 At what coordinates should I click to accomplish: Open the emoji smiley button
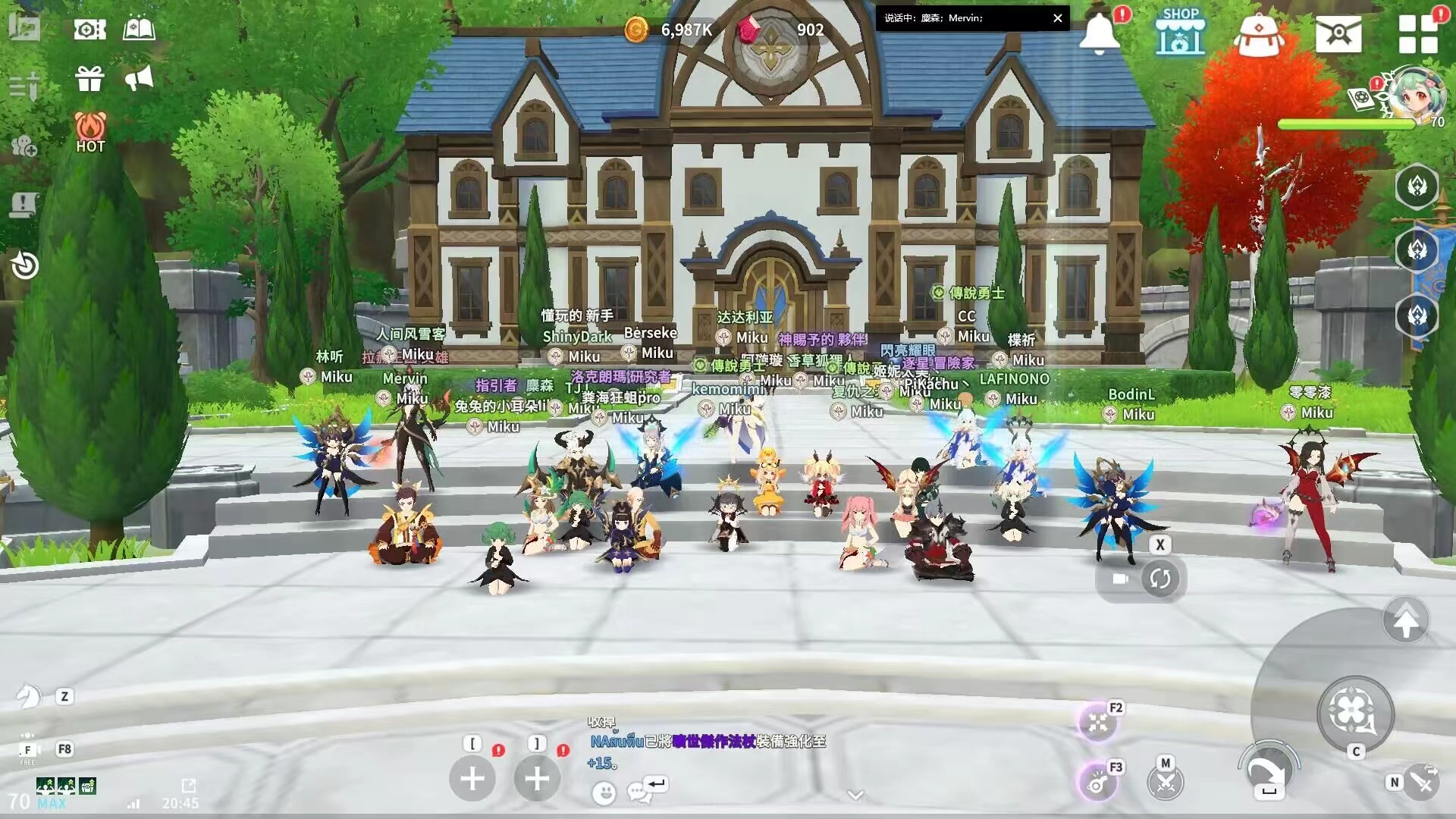(604, 793)
